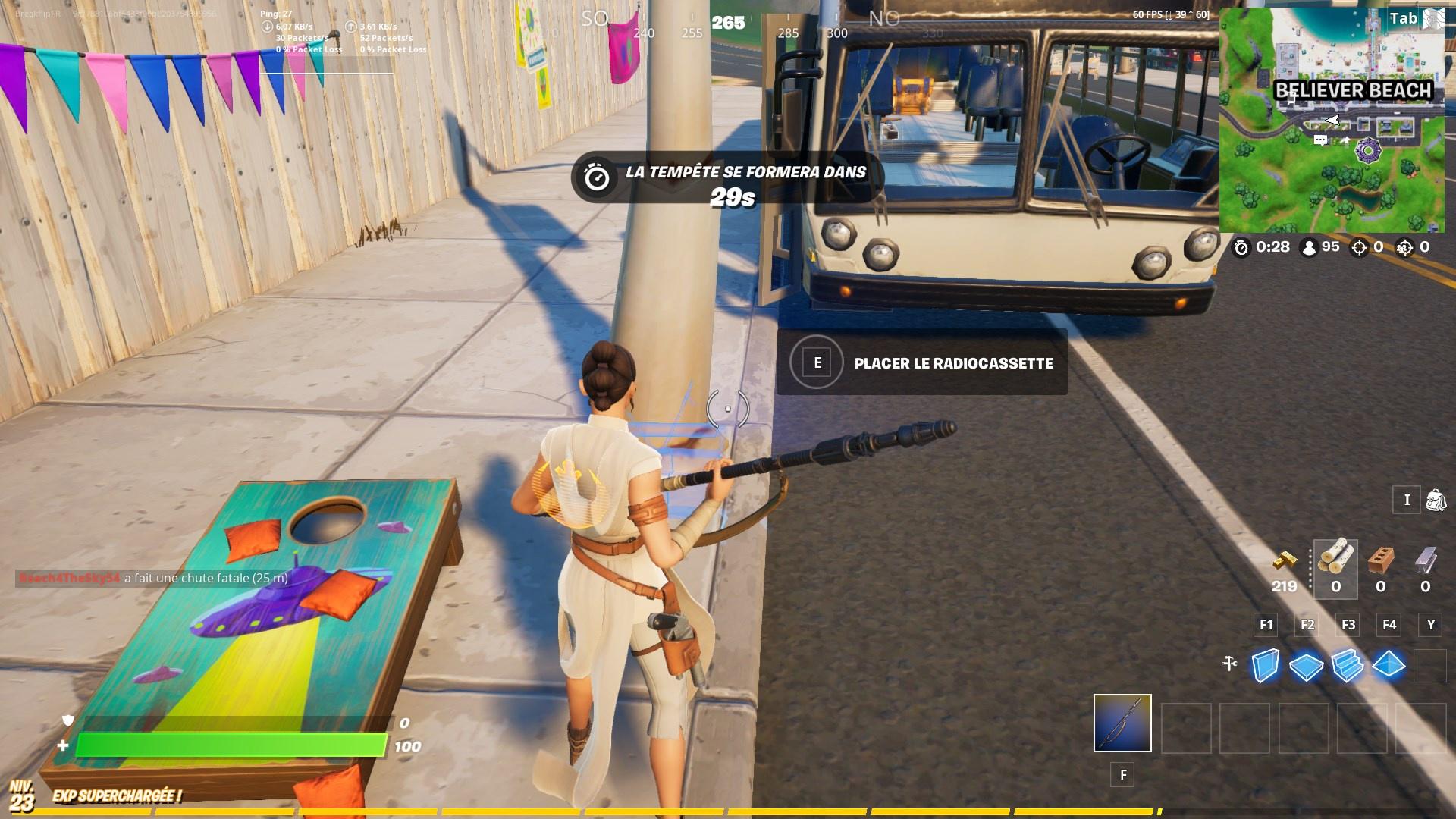Open the full map via the Tab label
Screen dimensions: 1456x819
point(1404,17)
